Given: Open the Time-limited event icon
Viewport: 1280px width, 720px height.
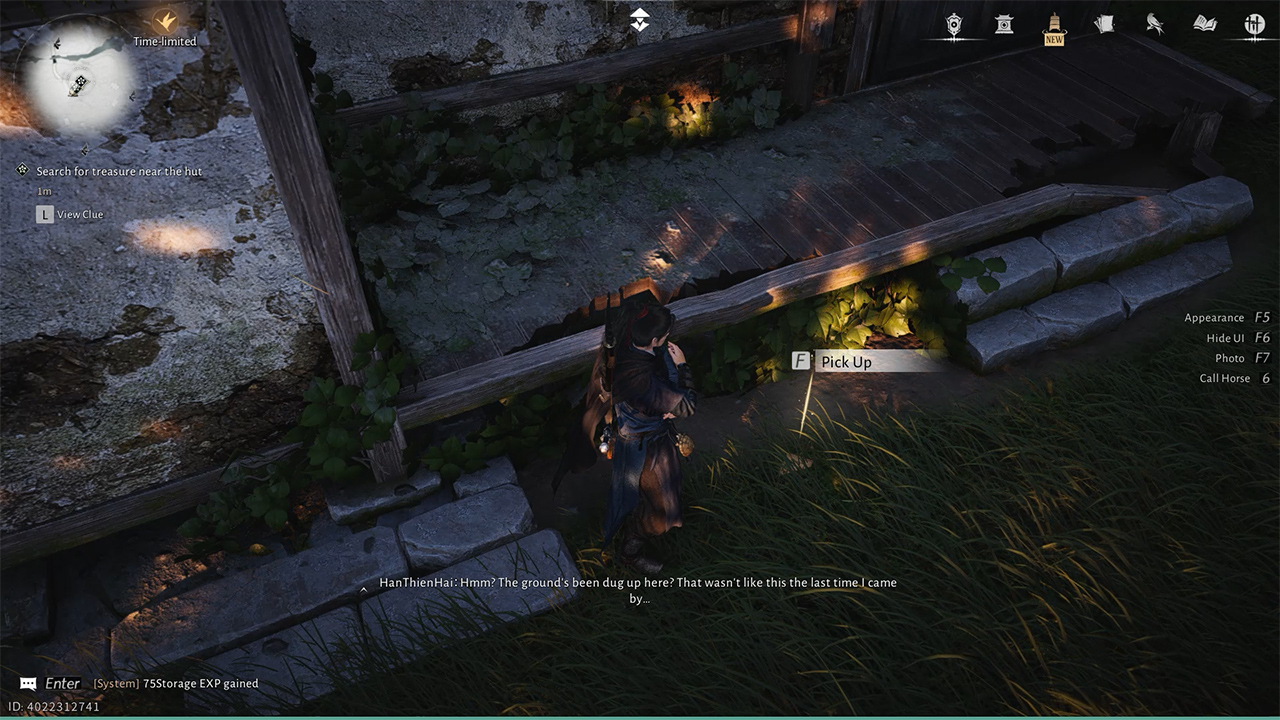Looking at the screenshot, I should (165, 22).
